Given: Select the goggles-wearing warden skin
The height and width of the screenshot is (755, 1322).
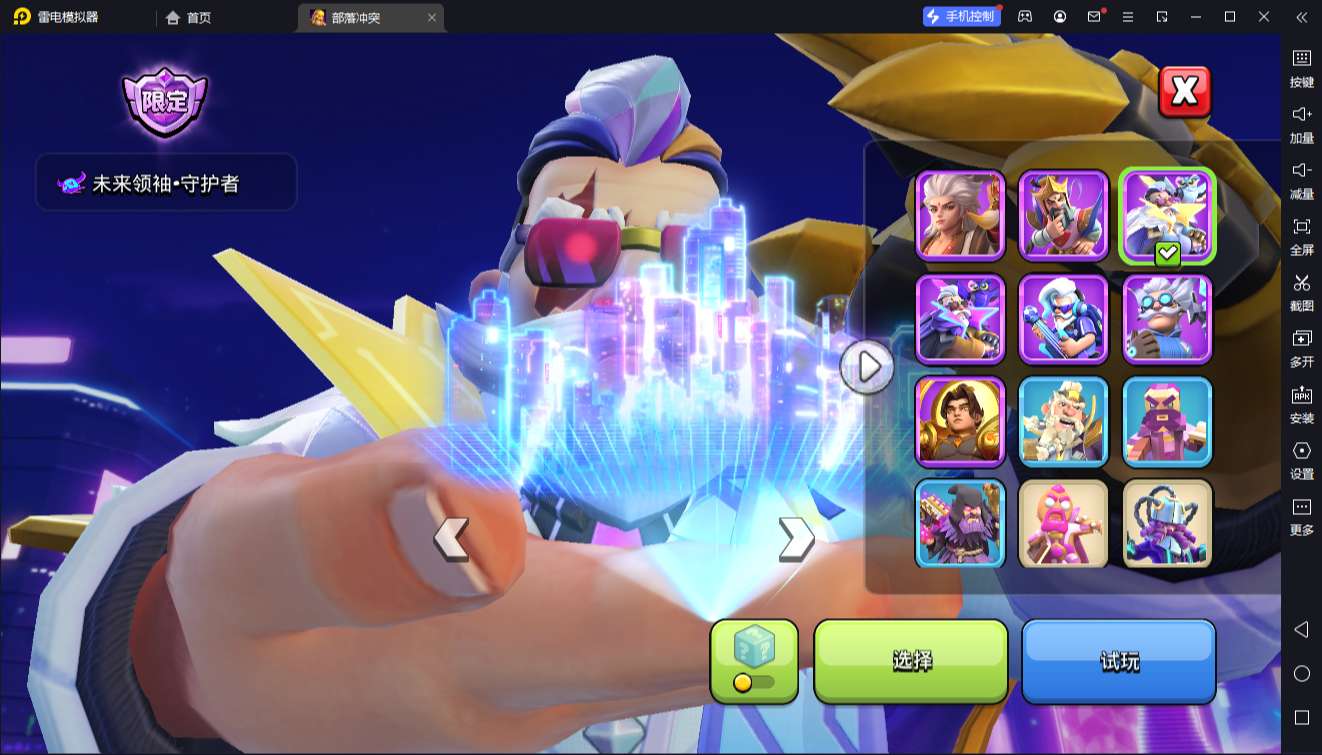Looking at the screenshot, I should pos(1167,319).
